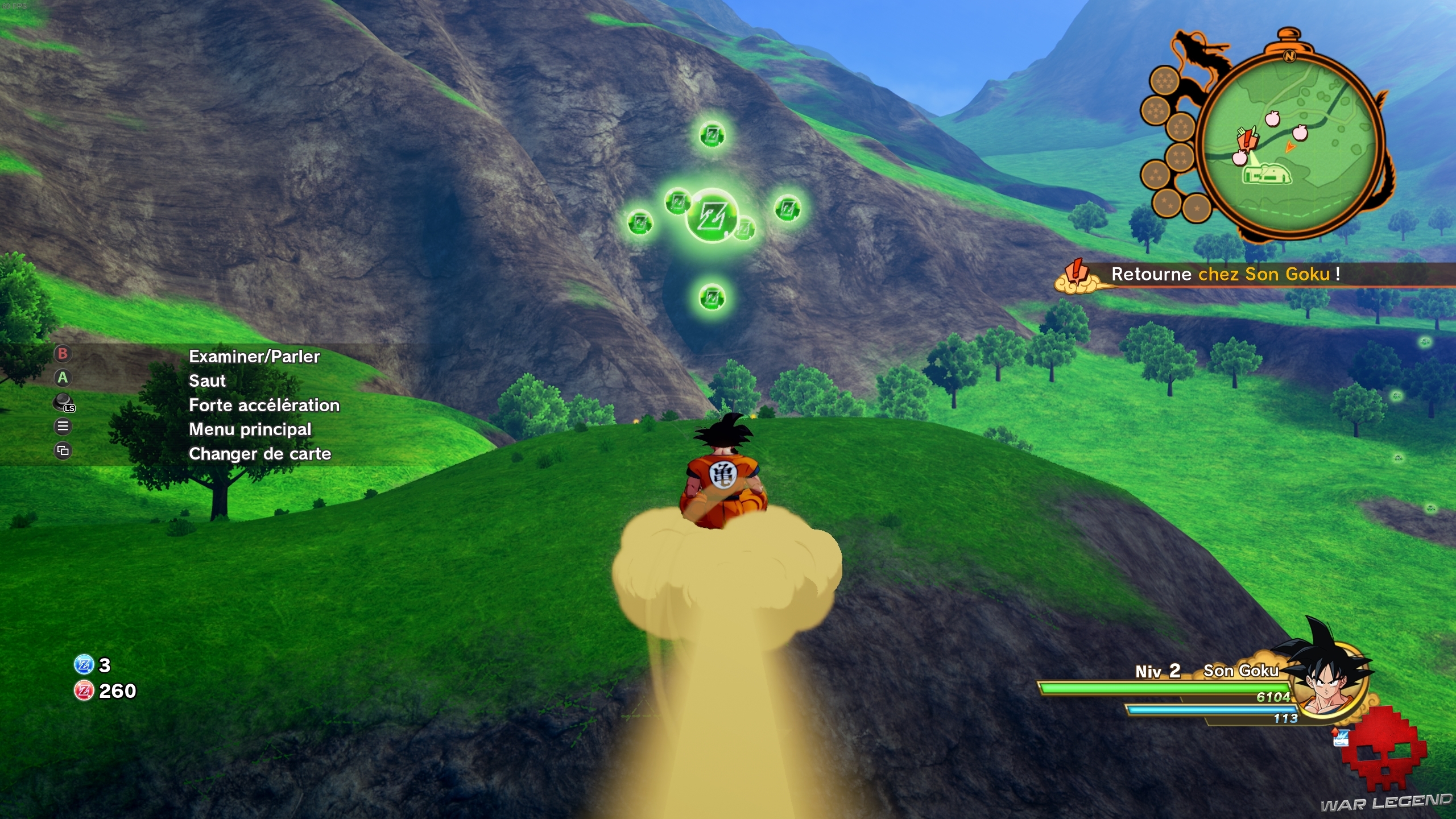Open the Menu principal entry
The width and height of the screenshot is (1456, 819).
click(250, 429)
